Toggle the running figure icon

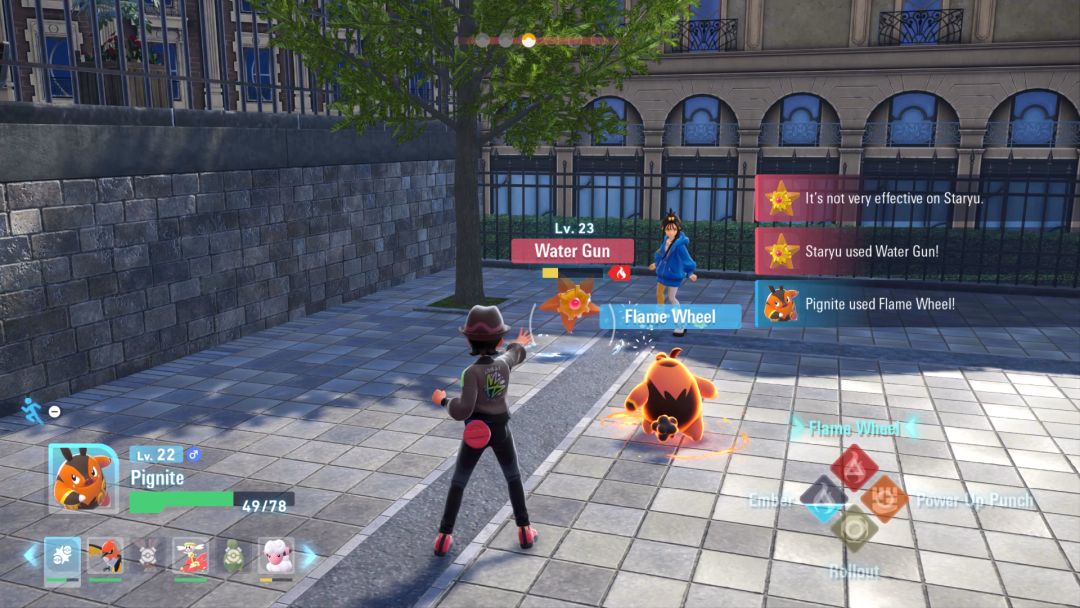pos(33,411)
